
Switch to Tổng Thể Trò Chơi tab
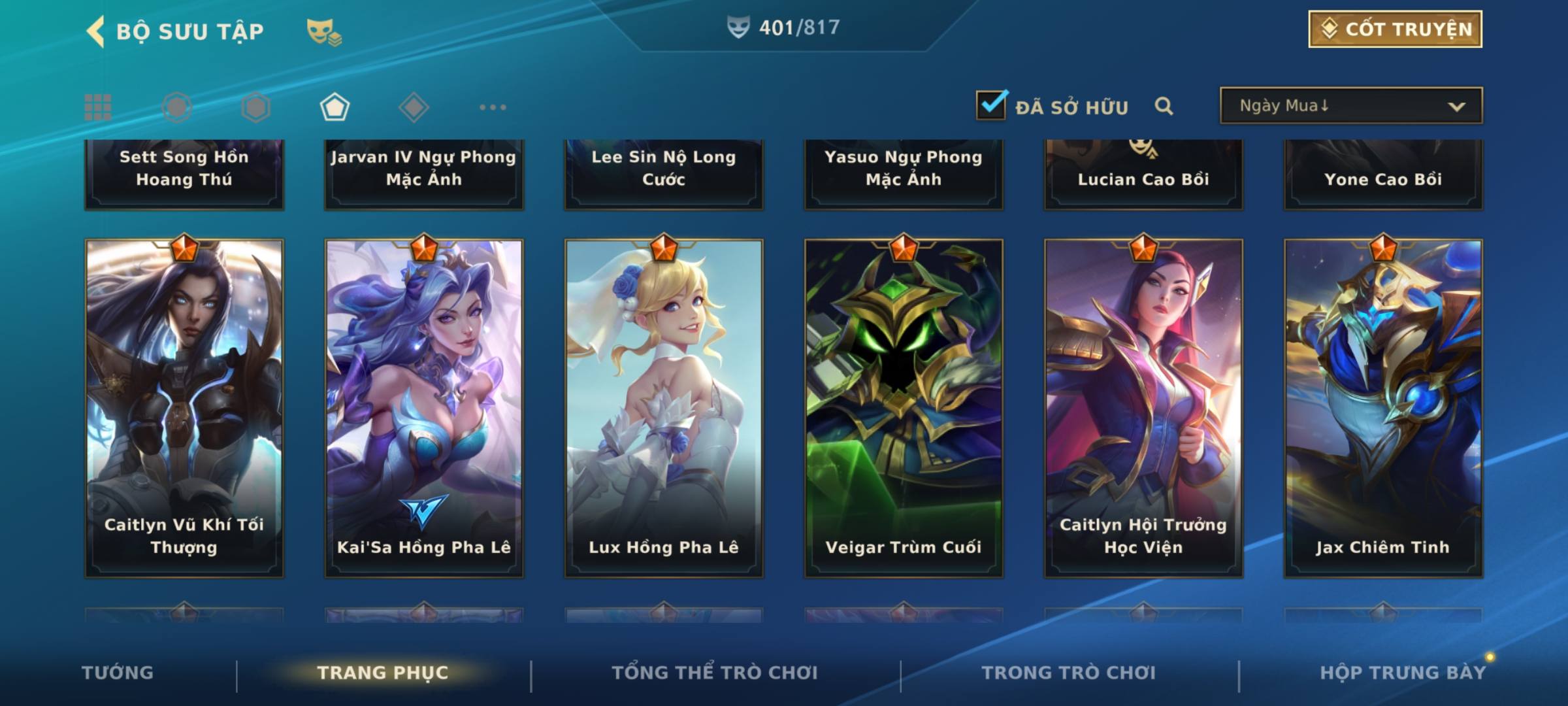[715, 673]
